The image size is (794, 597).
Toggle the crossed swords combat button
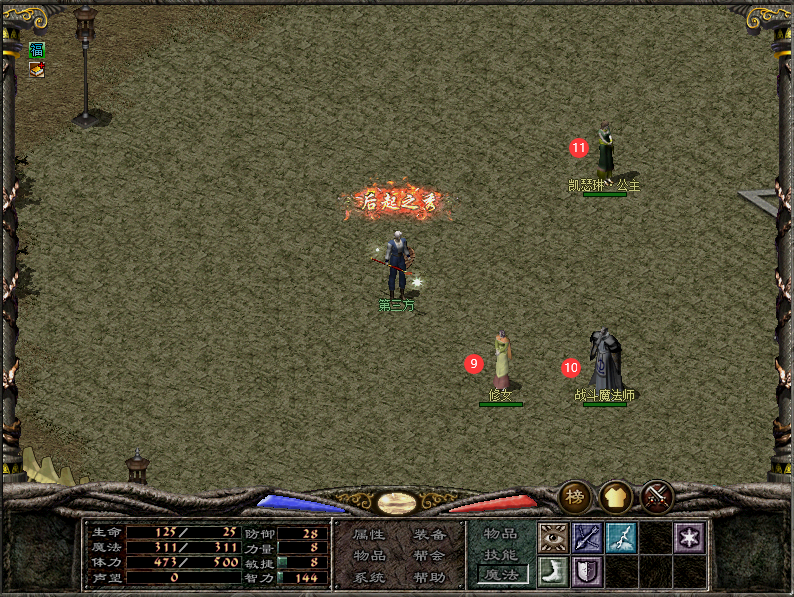point(657,496)
